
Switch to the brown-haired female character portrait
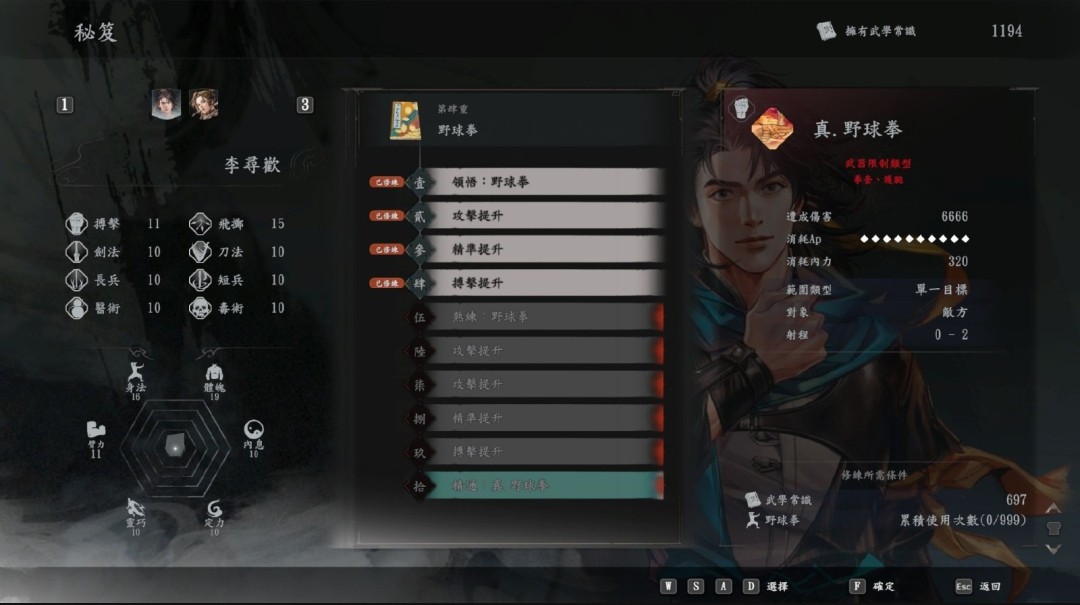pyautogui.click(x=204, y=104)
